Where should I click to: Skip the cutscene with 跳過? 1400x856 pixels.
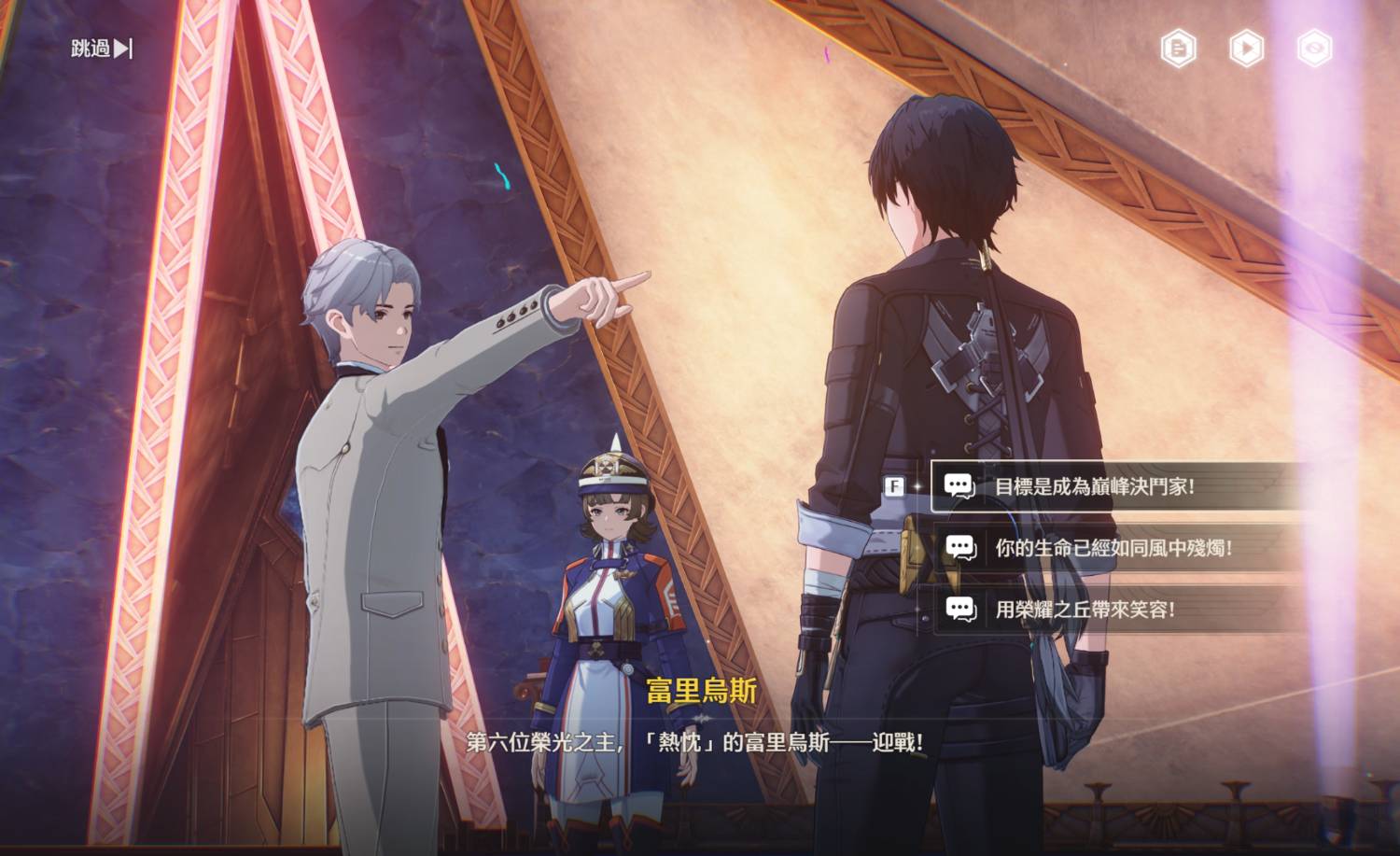click(101, 49)
